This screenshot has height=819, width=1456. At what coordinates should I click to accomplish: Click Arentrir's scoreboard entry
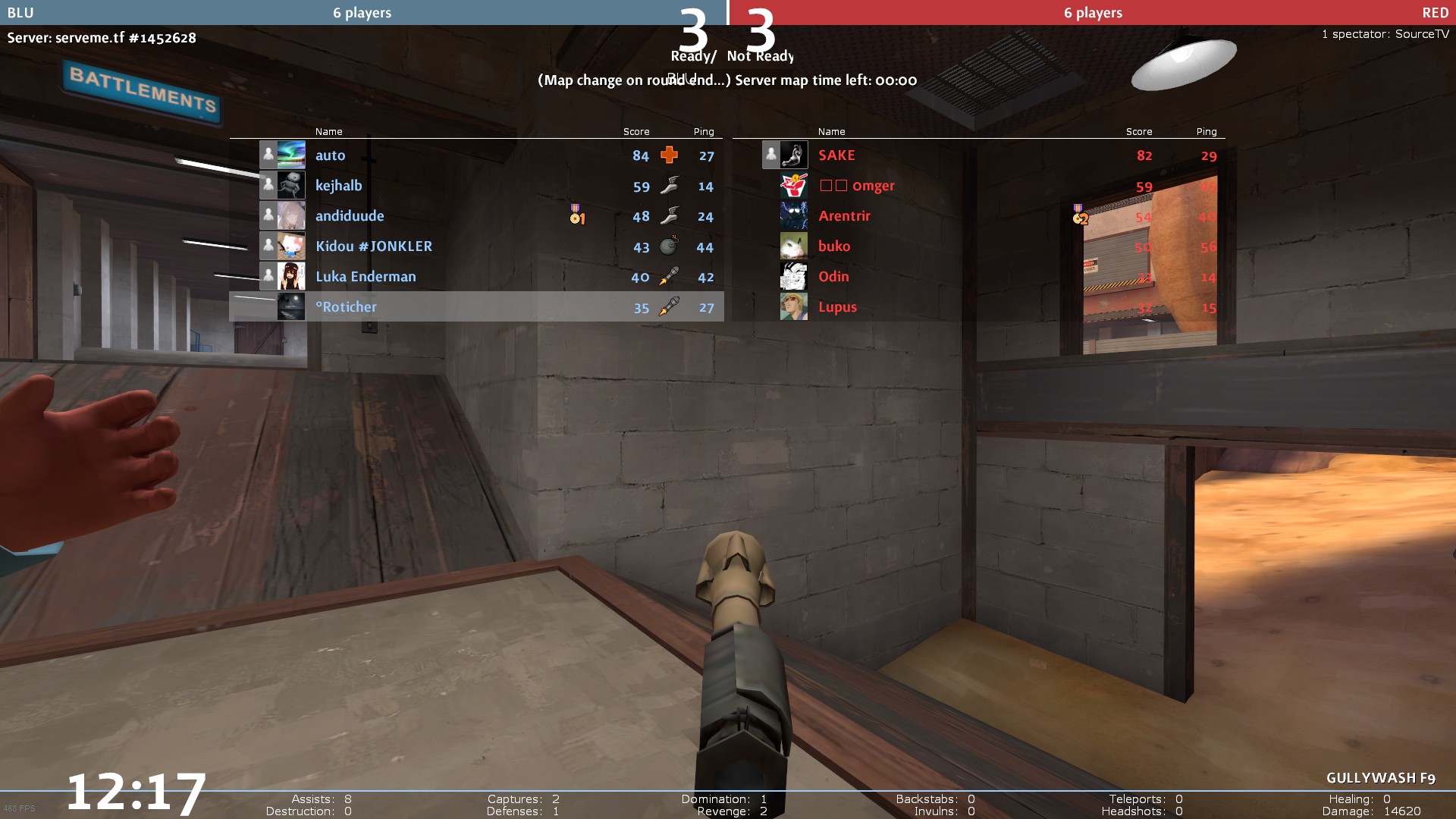click(x=844, y=216)
